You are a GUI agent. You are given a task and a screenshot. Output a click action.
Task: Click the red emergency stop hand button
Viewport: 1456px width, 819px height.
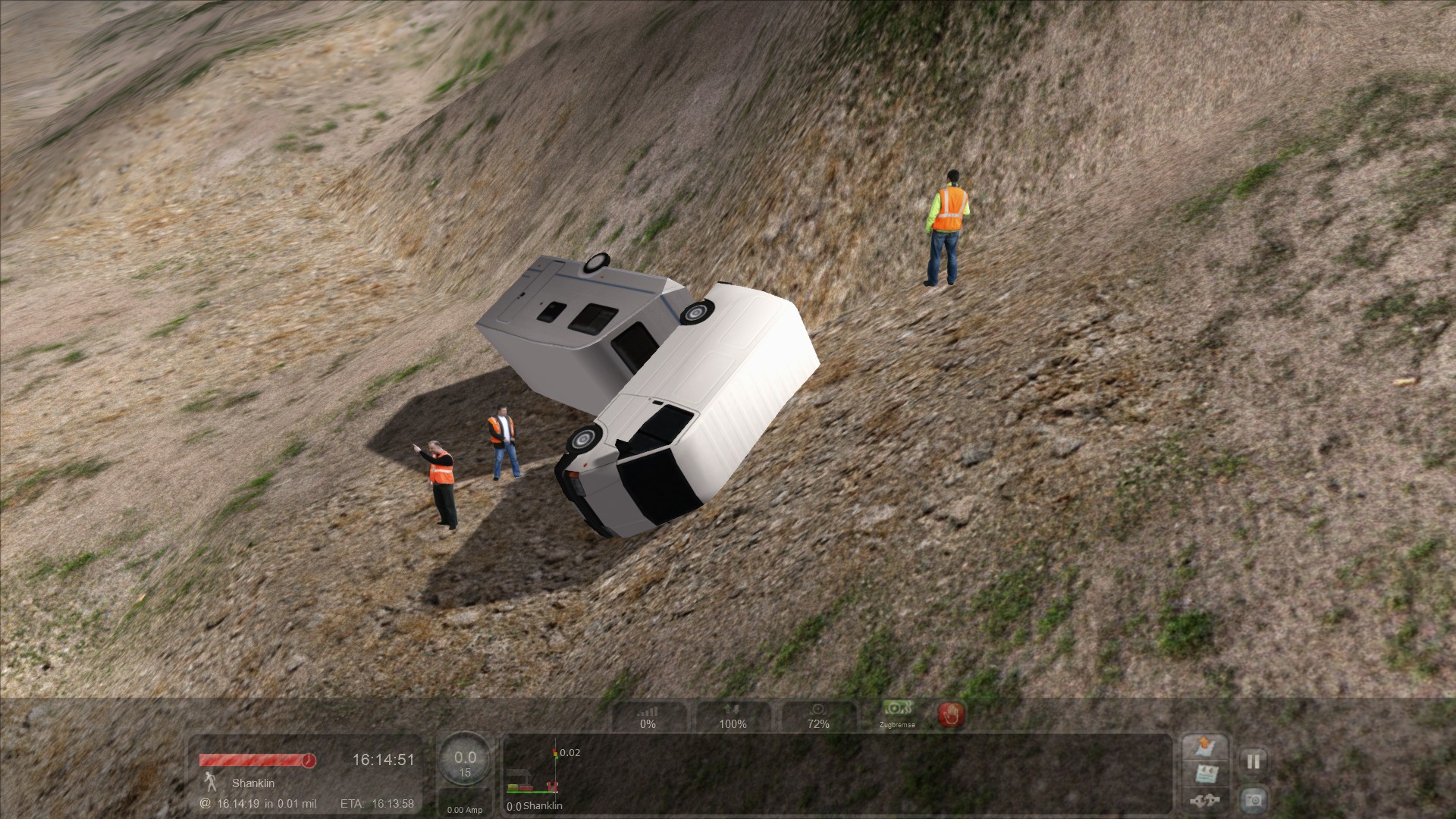[951, 714]
